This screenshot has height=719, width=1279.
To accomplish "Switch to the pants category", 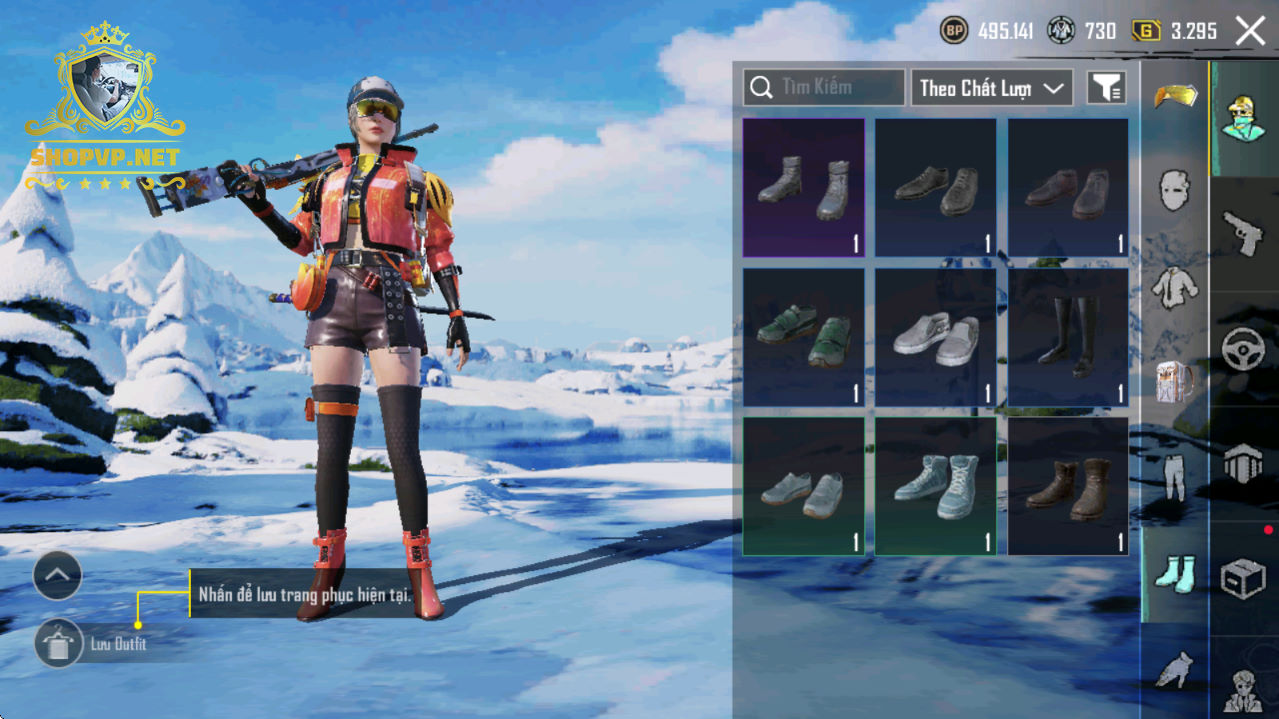I will (1174, 478).
